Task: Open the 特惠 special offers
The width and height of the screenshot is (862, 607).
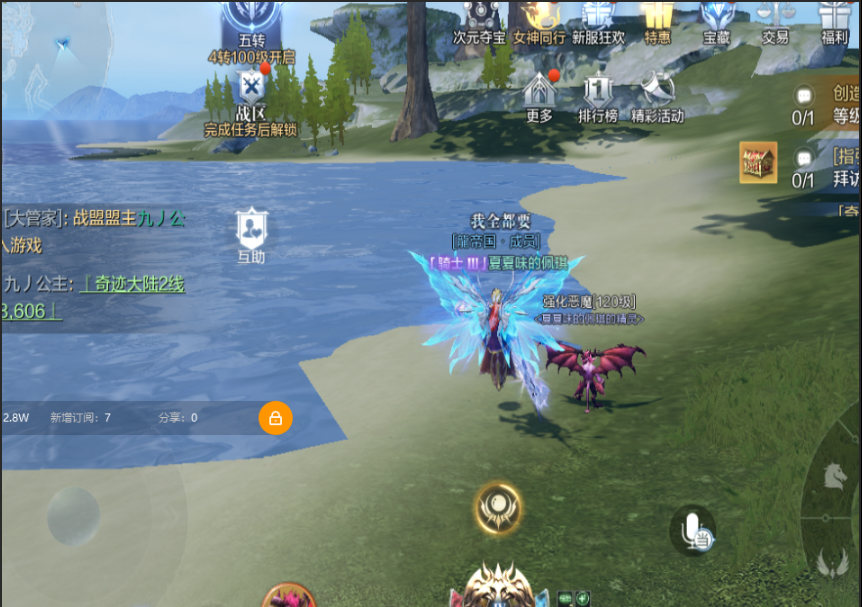Action: point(657,16)
